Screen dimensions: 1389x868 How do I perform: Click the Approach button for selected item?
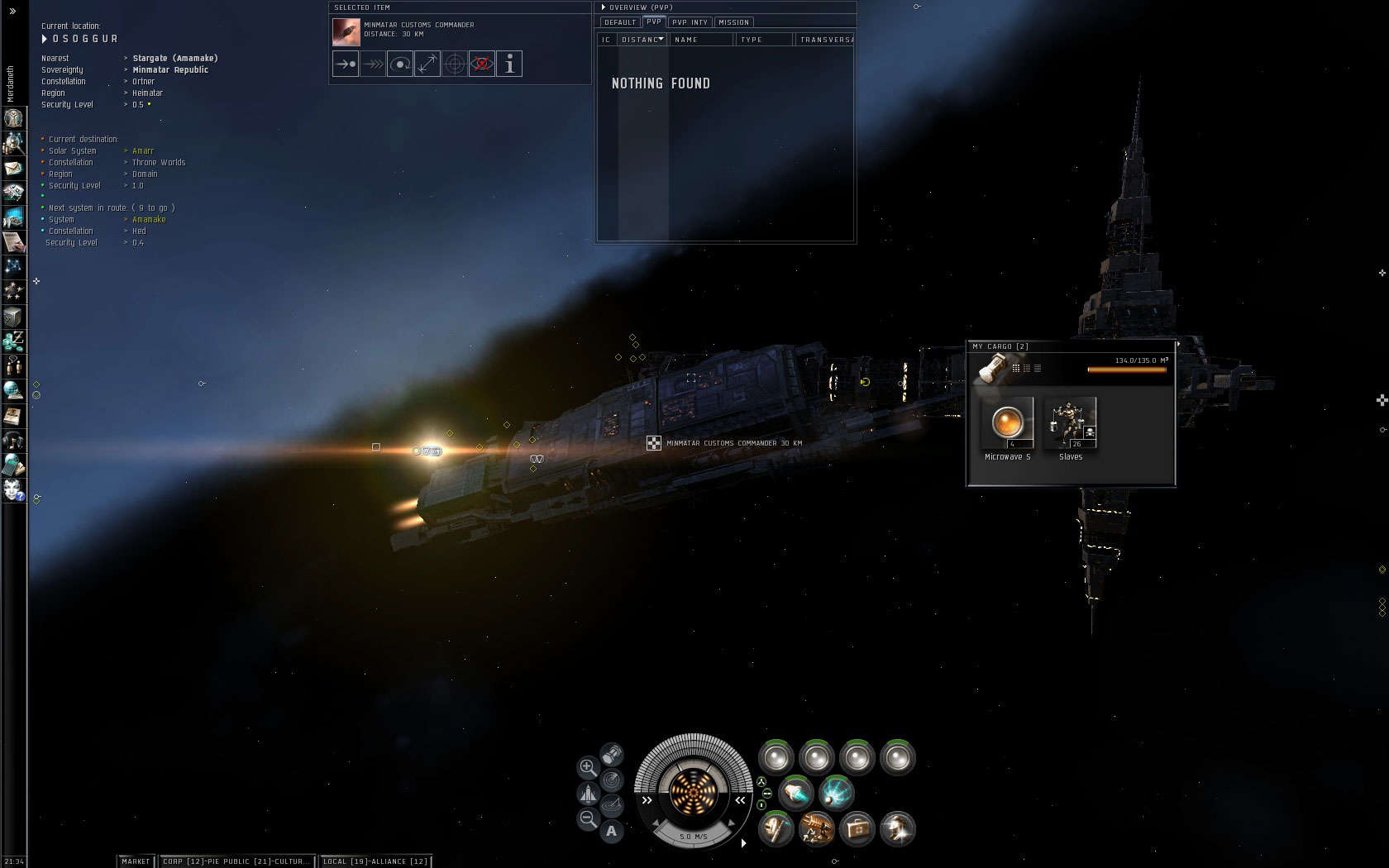click(346, 64)
